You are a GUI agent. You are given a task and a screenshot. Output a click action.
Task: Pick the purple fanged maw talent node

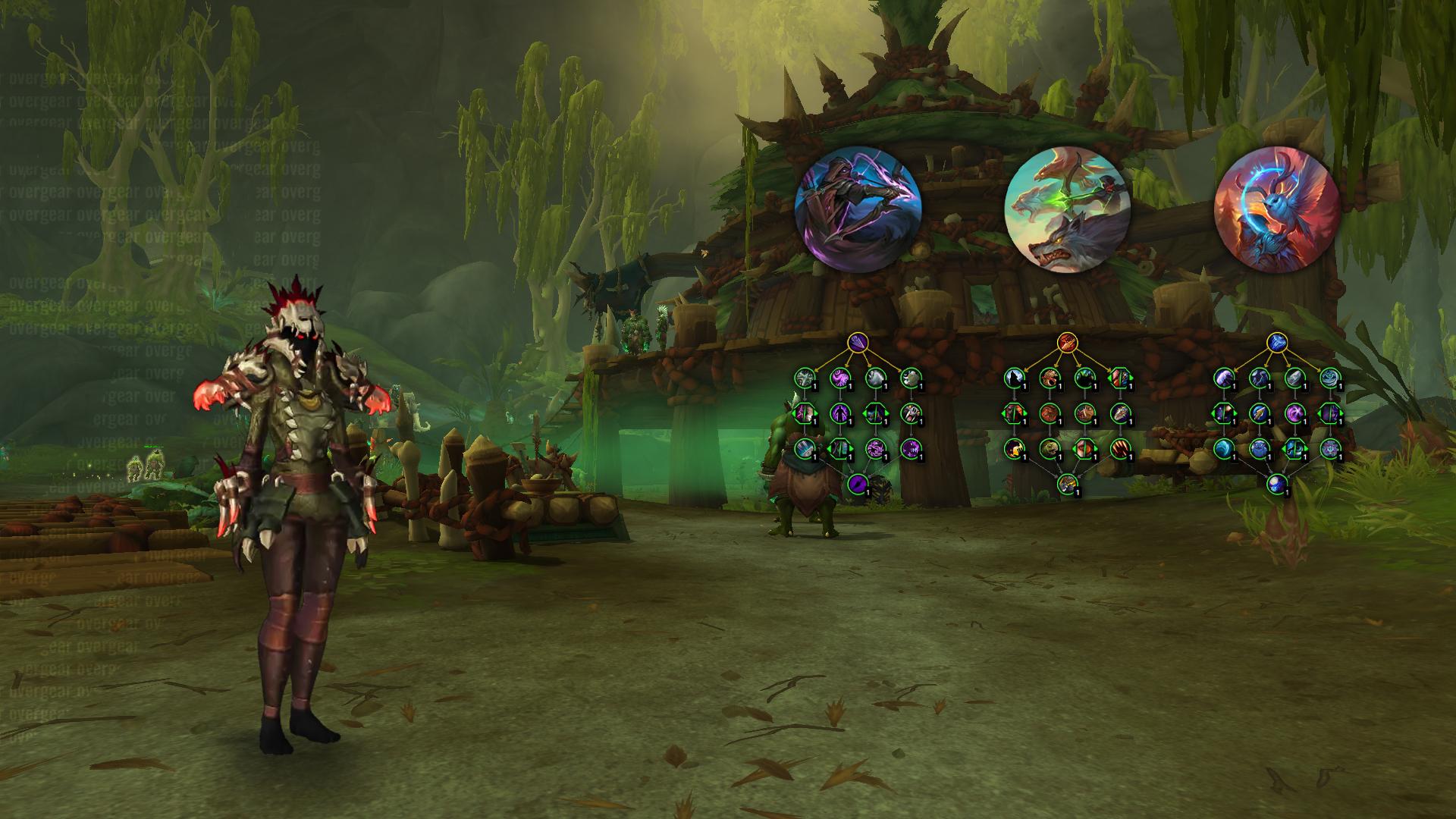pyautogui.click(x=910, y=448)
